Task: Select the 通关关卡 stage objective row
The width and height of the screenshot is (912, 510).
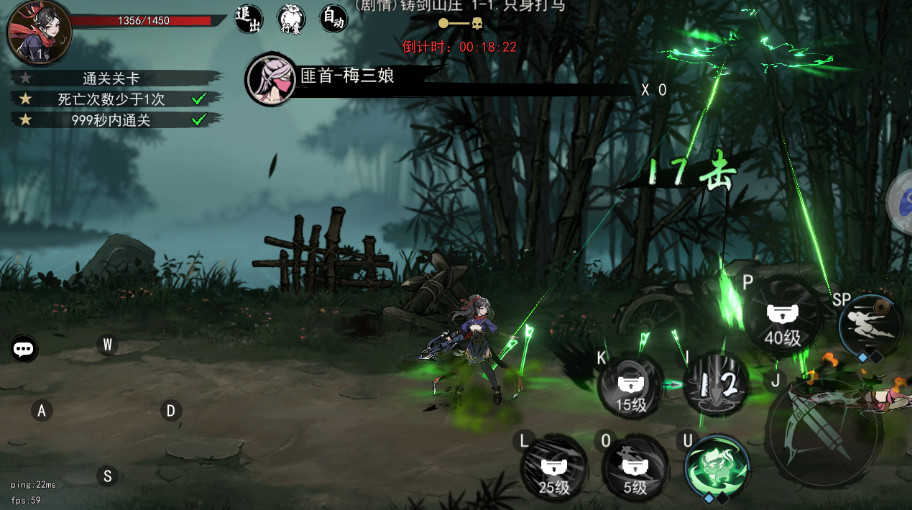Action: 117,77
